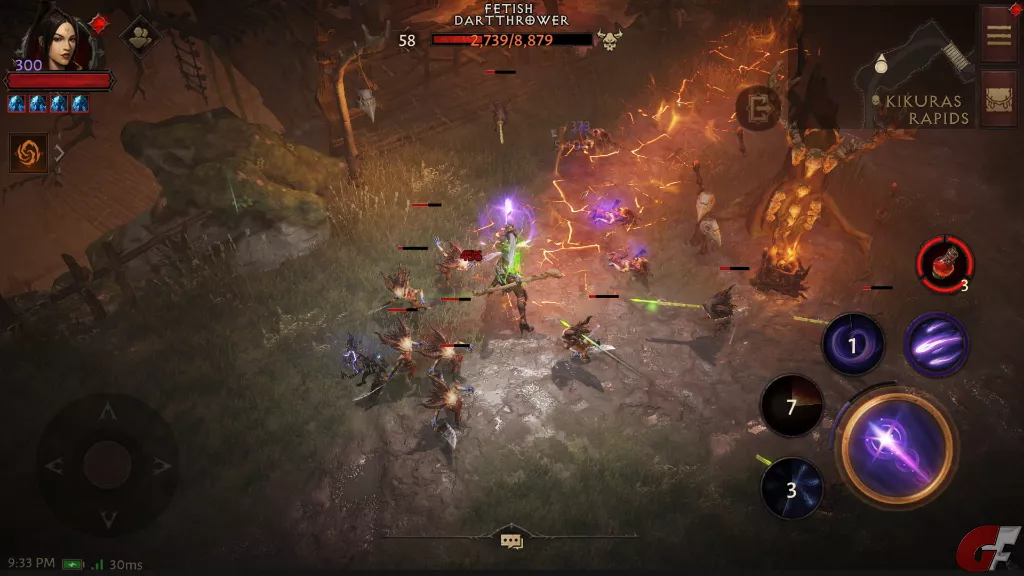The width and height of the screenshot is (1024, 576).
Task: Open the main menu hamburger button
Action: coord(998,34)
